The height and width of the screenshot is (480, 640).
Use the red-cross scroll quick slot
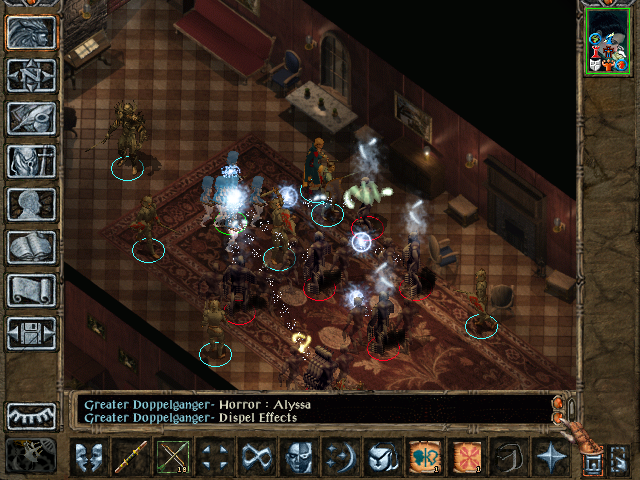point(466,458)
